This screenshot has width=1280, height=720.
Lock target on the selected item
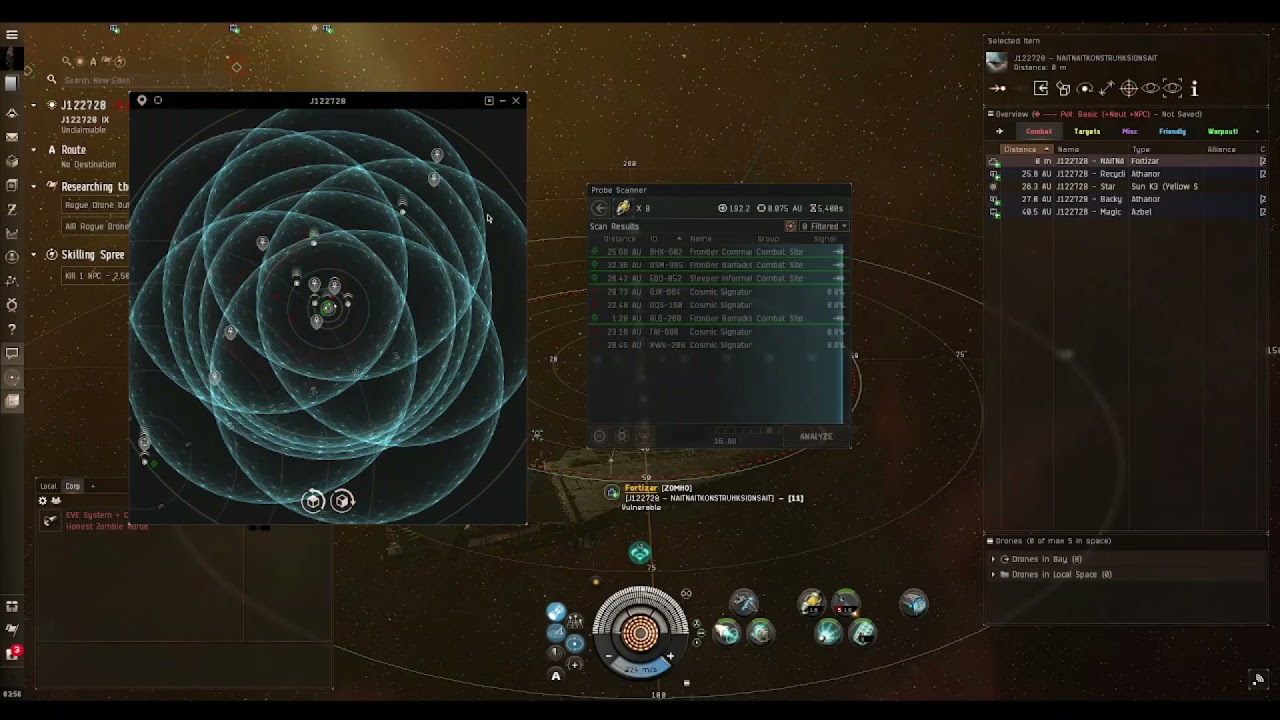click(1129, 88)
